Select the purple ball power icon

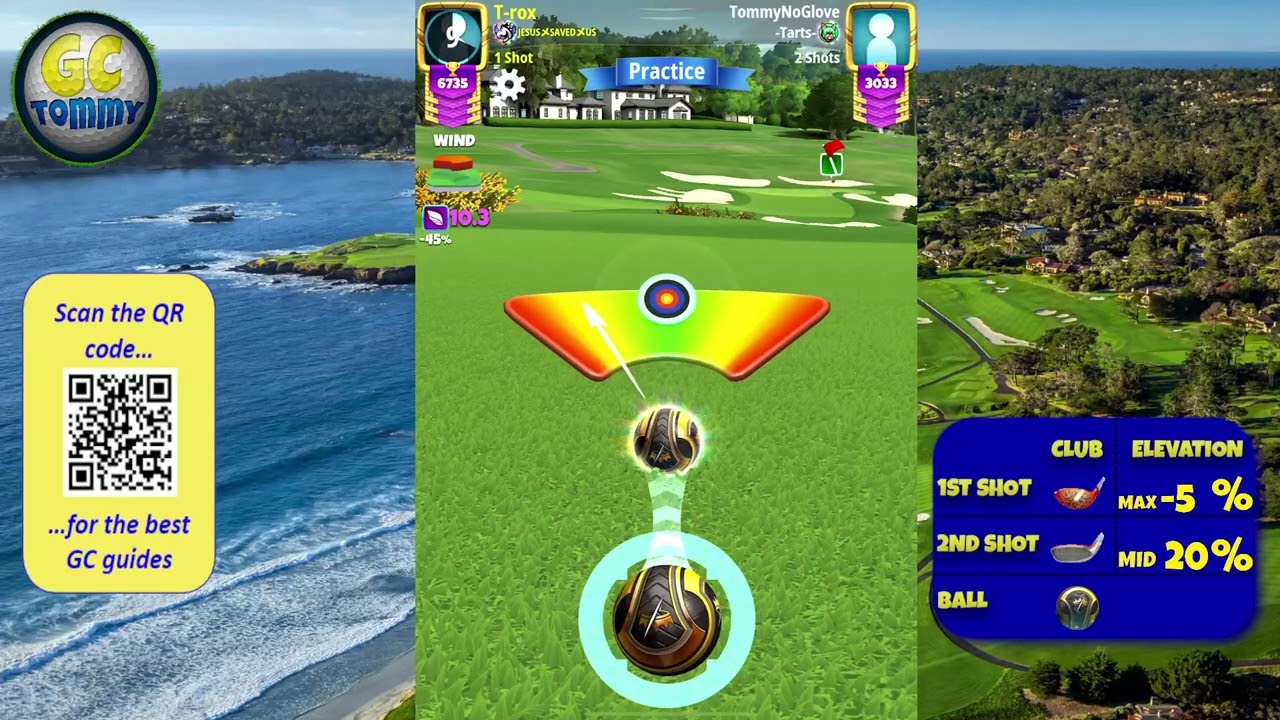coord(437,217)
